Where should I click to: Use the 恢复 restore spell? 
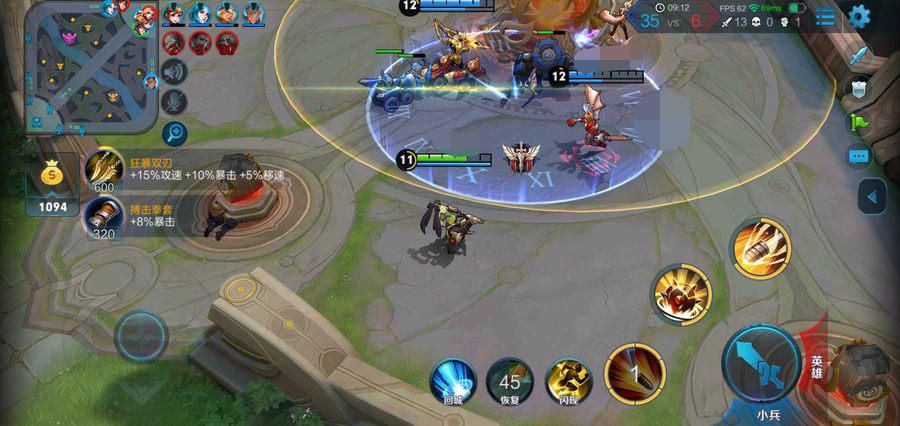tap(510, 380)
